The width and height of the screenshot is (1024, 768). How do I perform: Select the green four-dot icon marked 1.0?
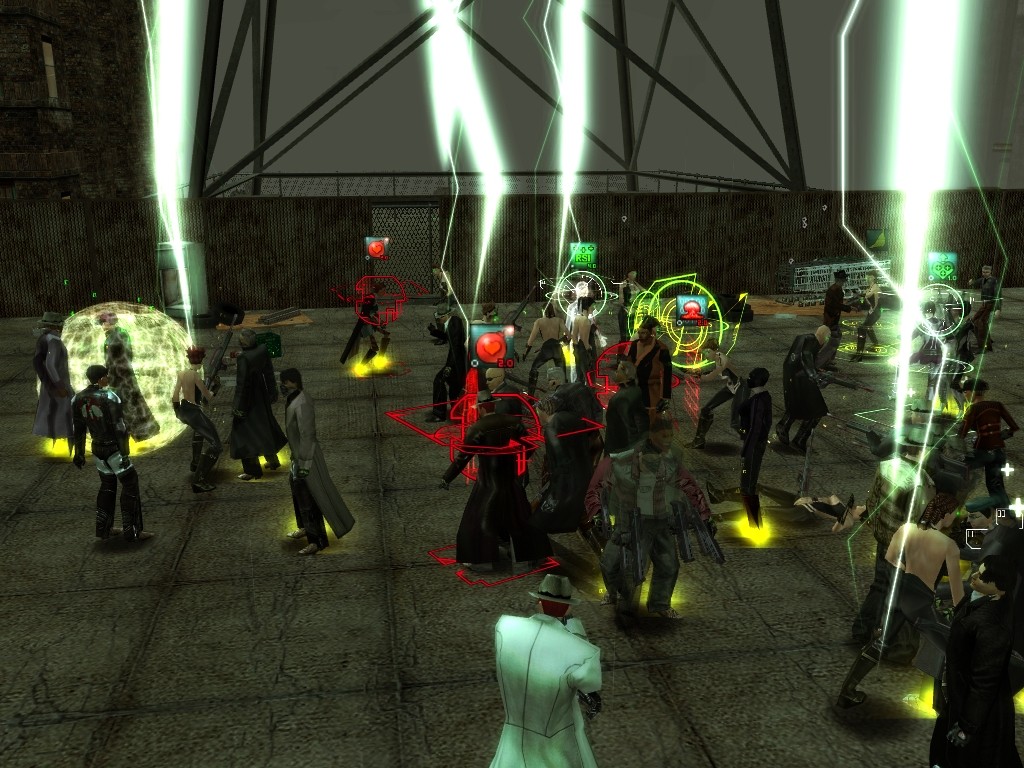941,267
